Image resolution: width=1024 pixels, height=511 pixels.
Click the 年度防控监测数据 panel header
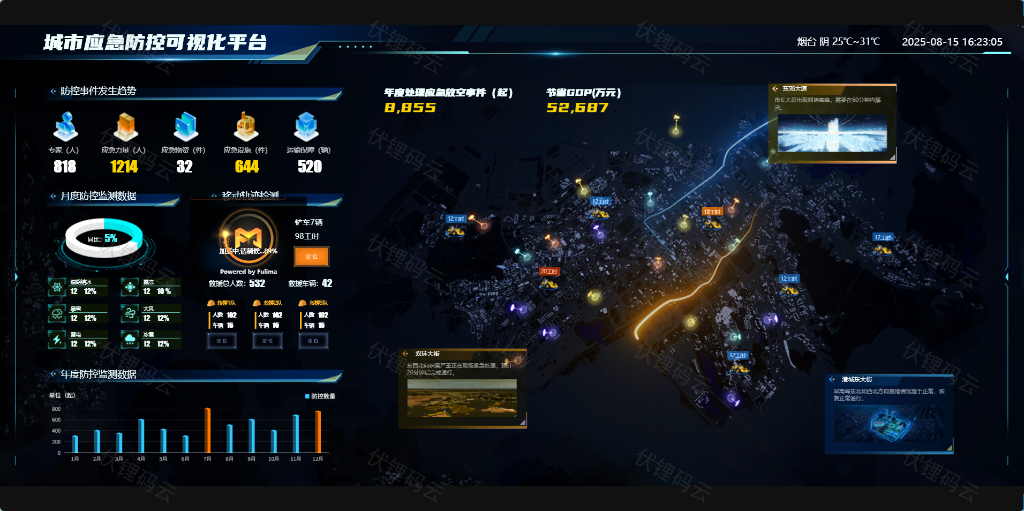pos(98,375)
